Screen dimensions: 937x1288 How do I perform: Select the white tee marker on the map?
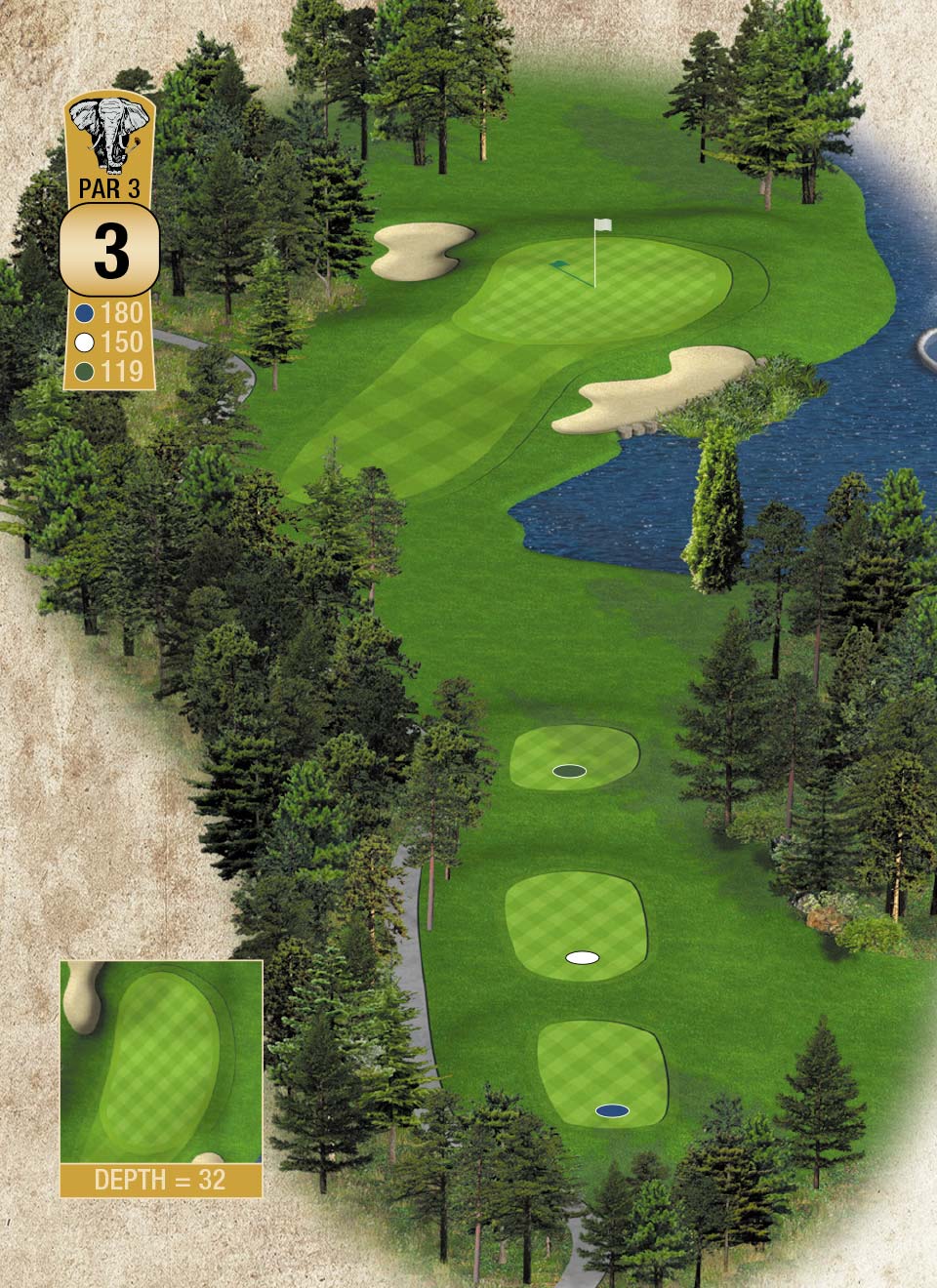pos(583,958)
